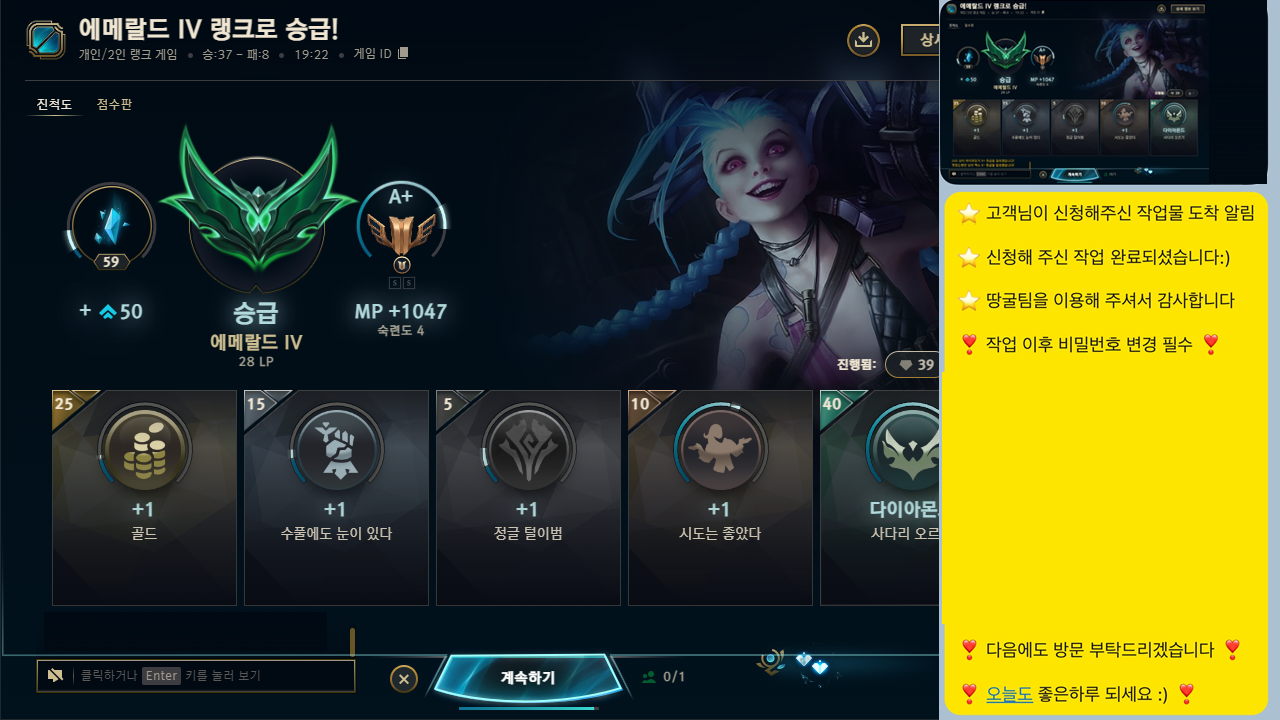Select the 진척도 tab
The height and width of the screenshot is (720, 1280).
pyautogui.click(x=53, y=104)
